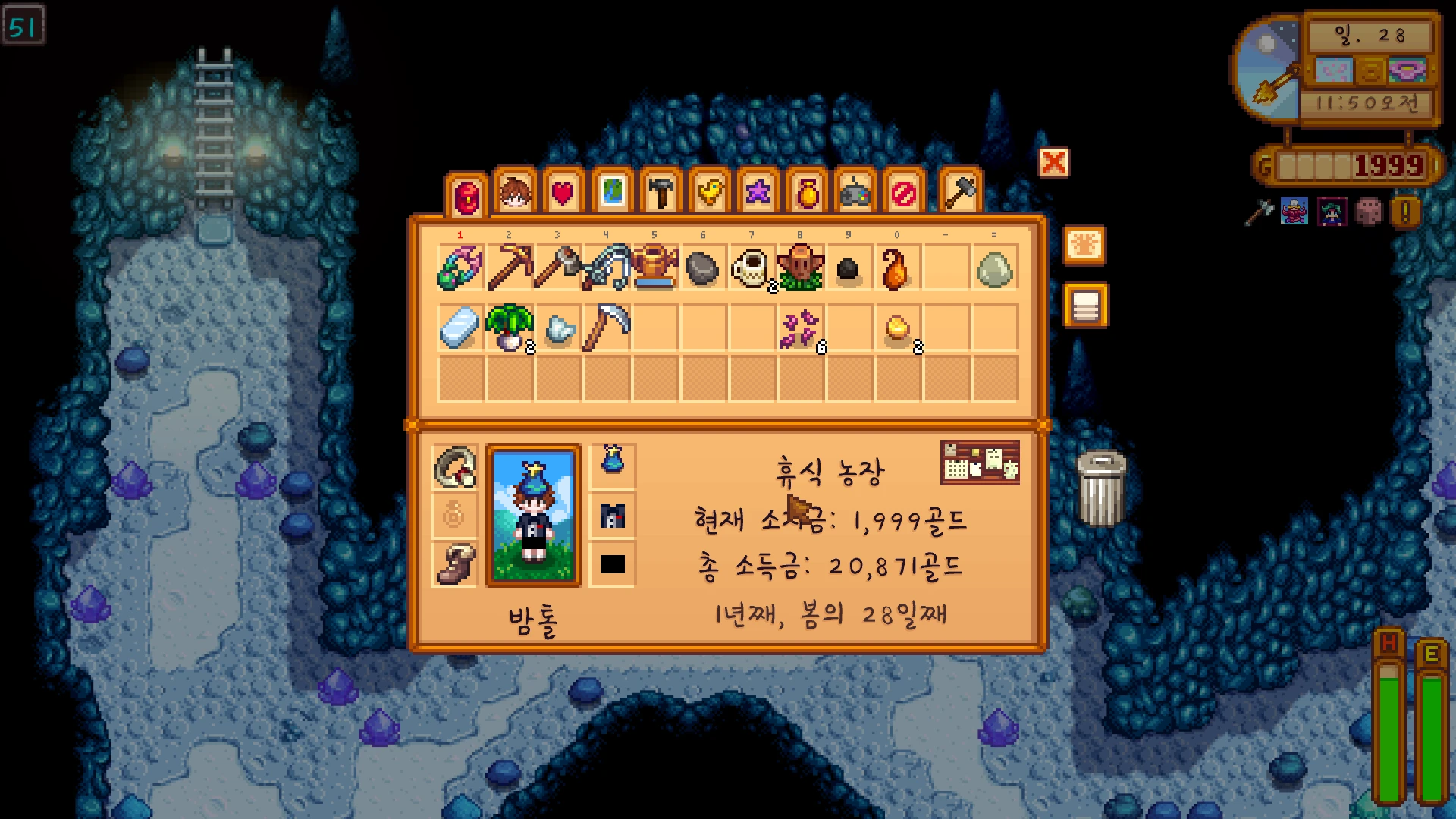Select the pickaxe in the inventory
The height and width of the screenshot is (819, 1456).
point(510,267)
